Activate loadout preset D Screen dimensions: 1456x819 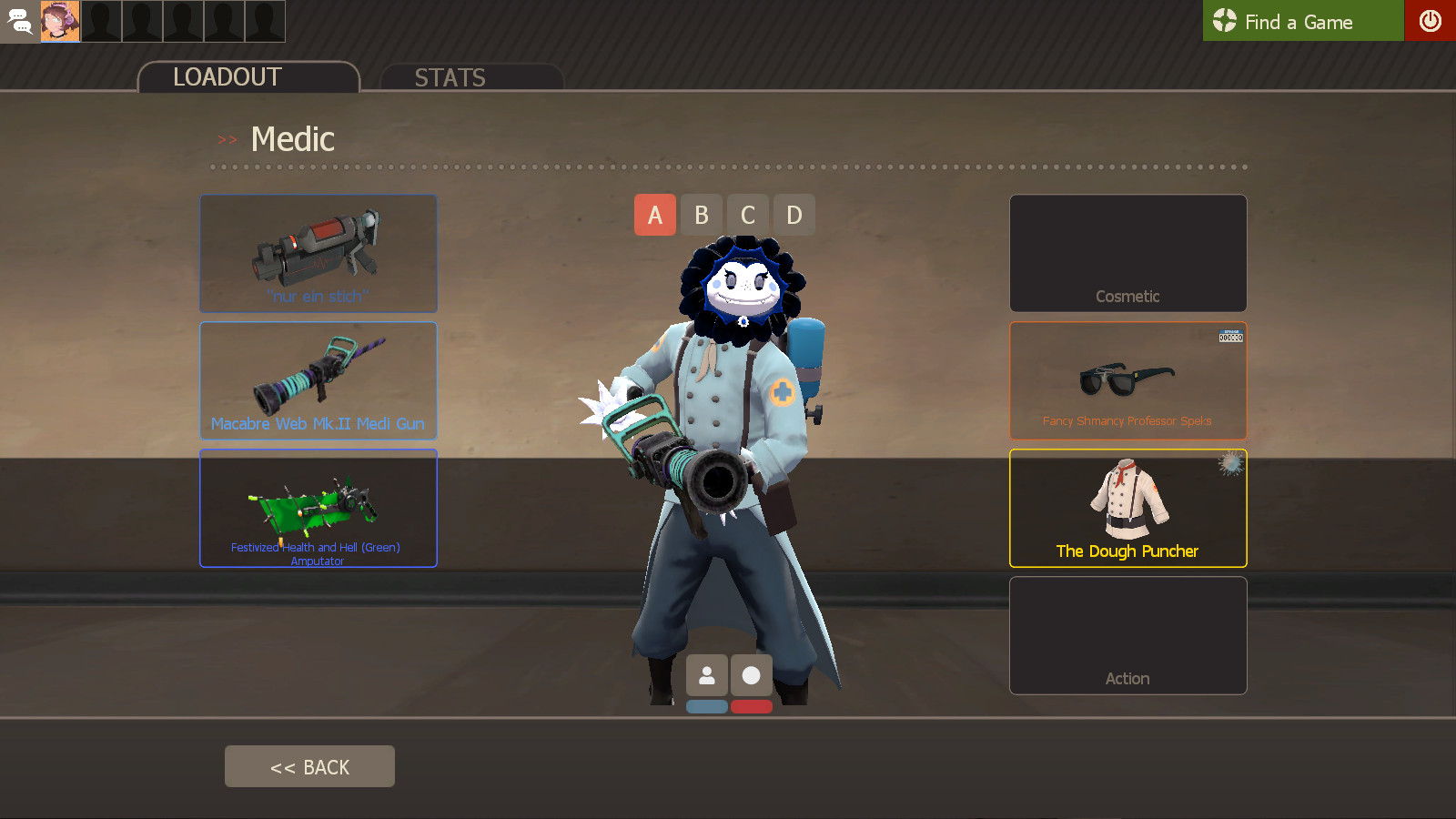click(794, 215)
